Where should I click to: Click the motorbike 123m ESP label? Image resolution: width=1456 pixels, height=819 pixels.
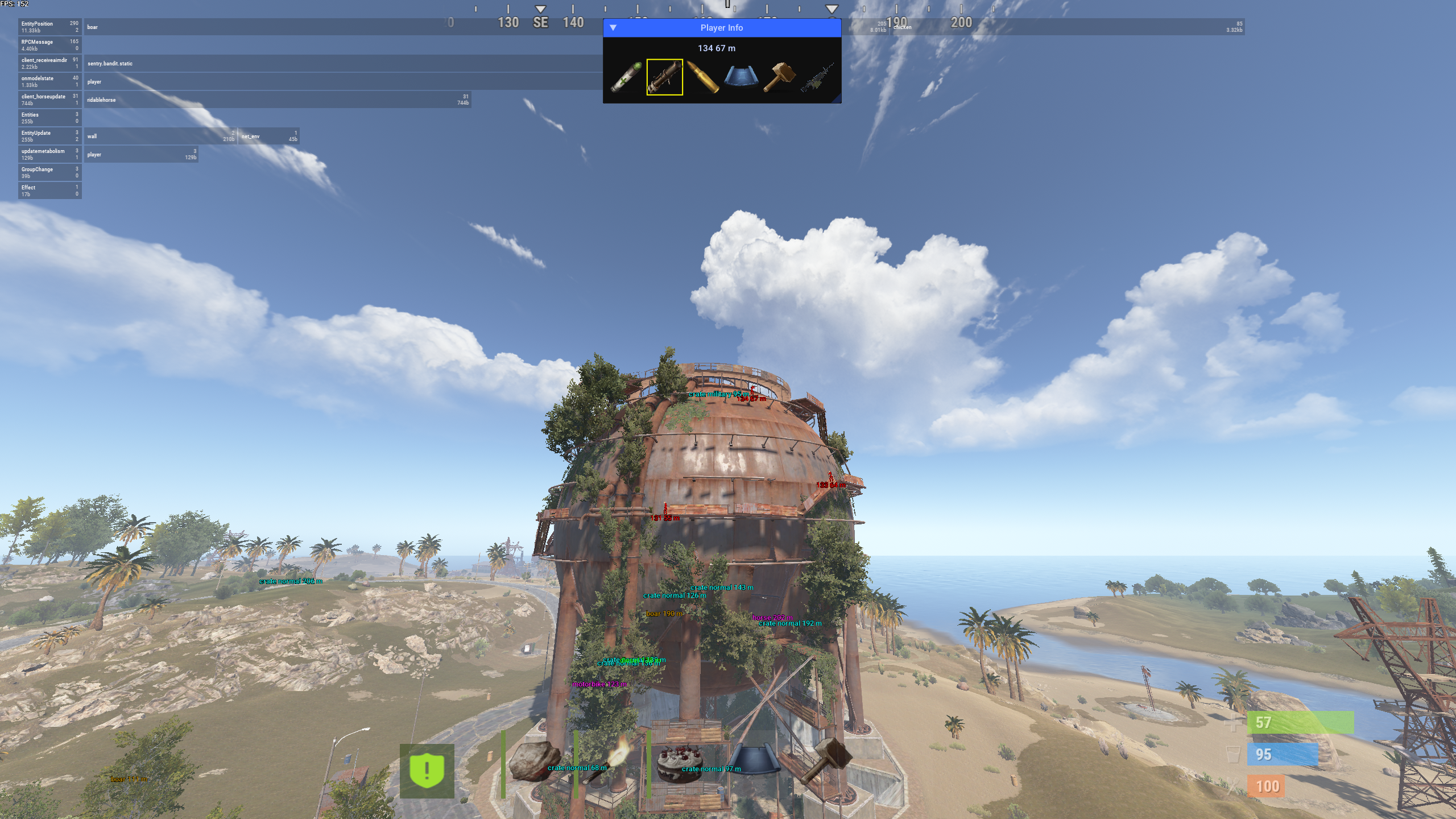(598, 685)
